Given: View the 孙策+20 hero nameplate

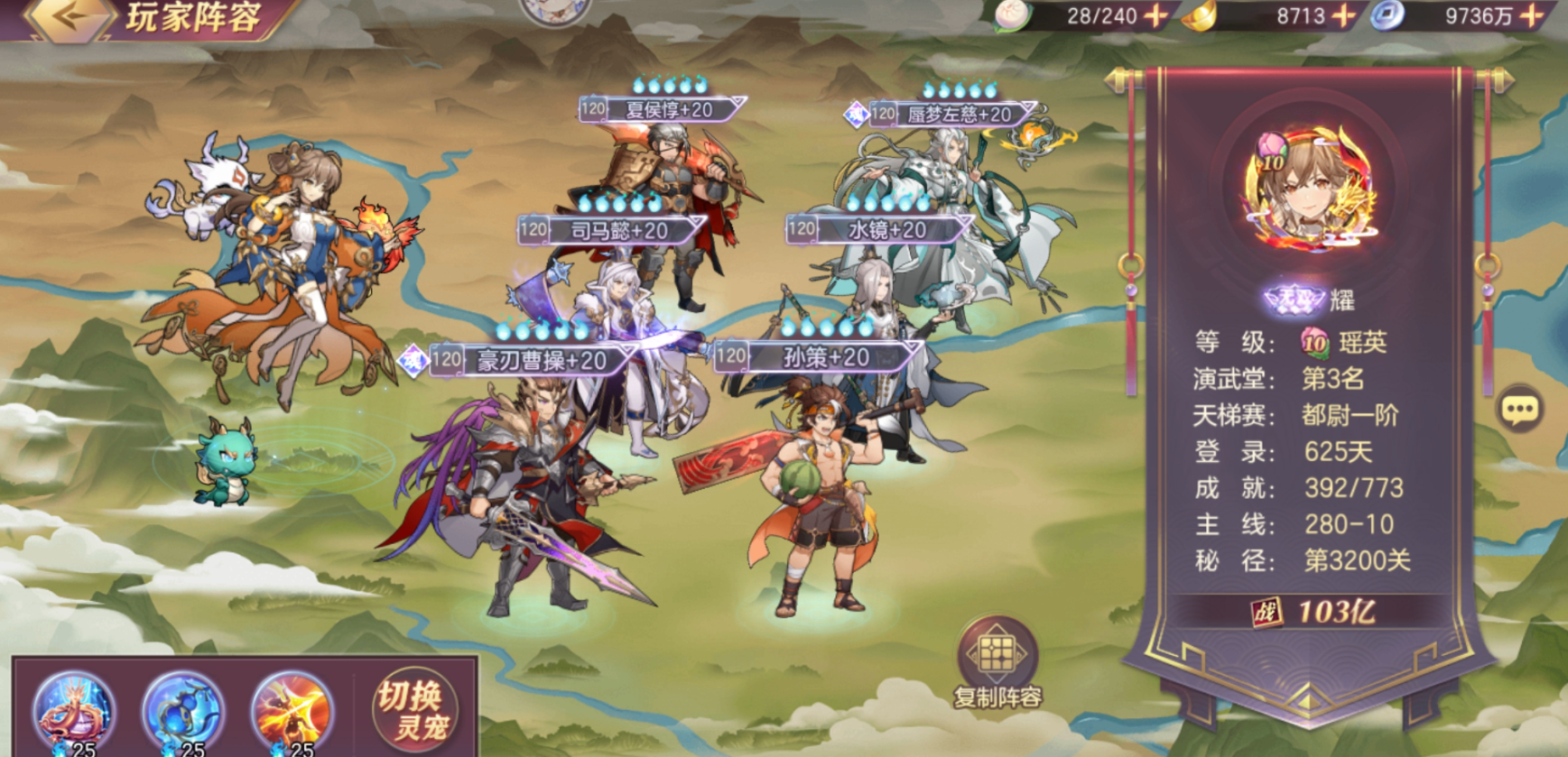Looking at the screenshot, I should coord(823,357).
